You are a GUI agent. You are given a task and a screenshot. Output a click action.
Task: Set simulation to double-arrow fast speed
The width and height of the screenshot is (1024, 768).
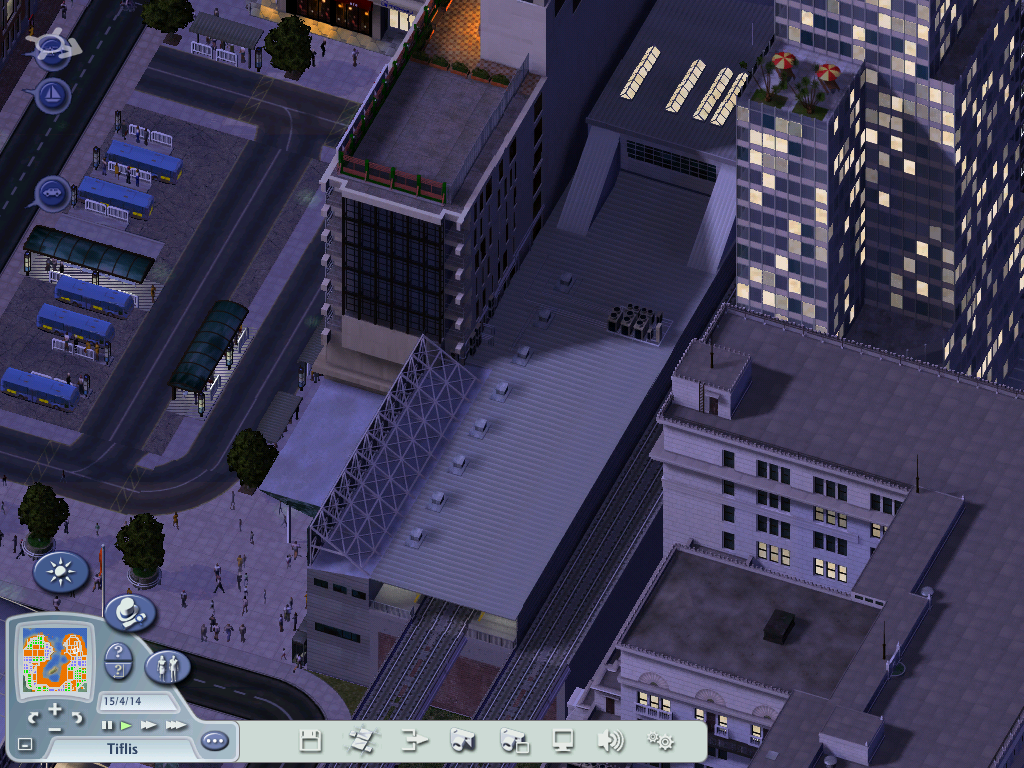pyautogui.click(x=148, y=725)
